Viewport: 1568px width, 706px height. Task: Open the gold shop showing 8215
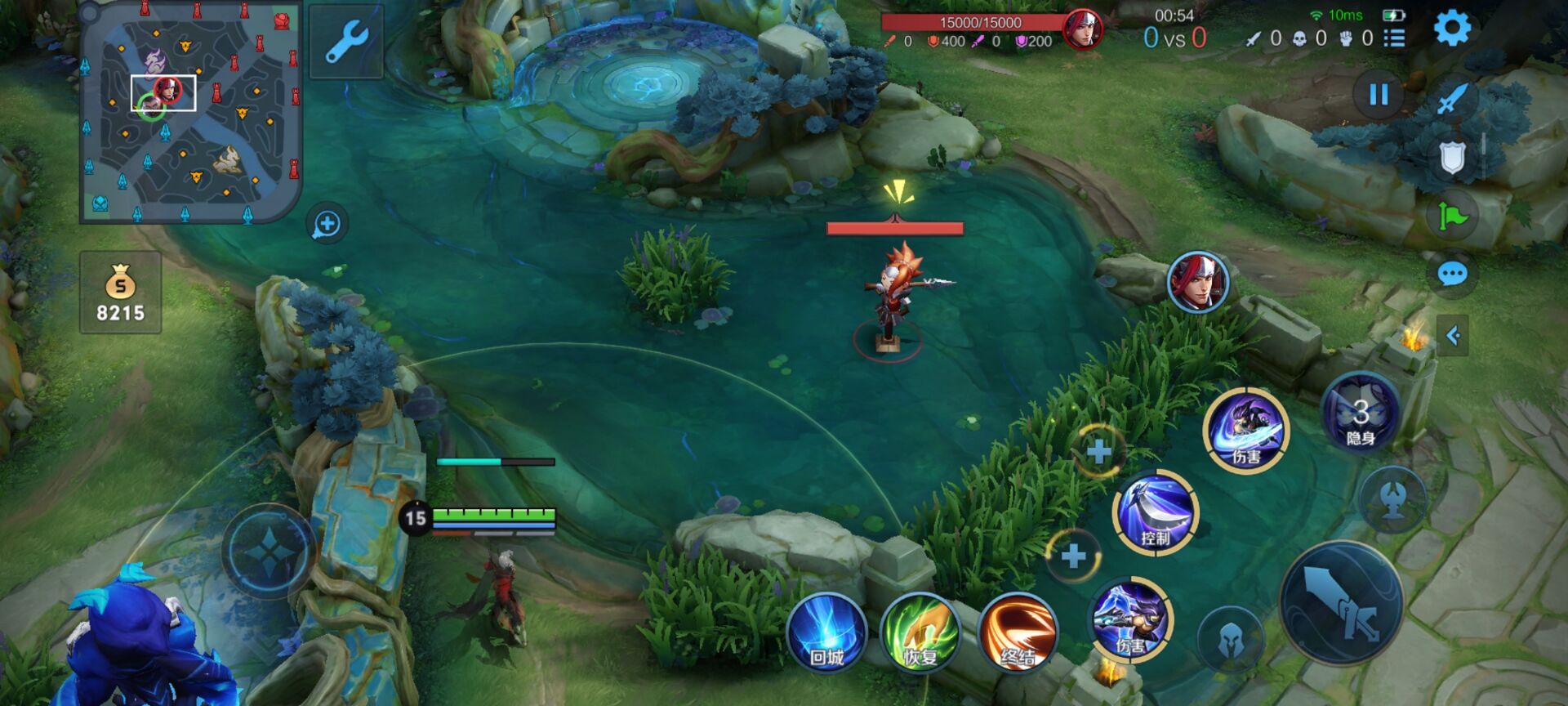(x=121, y=293)
